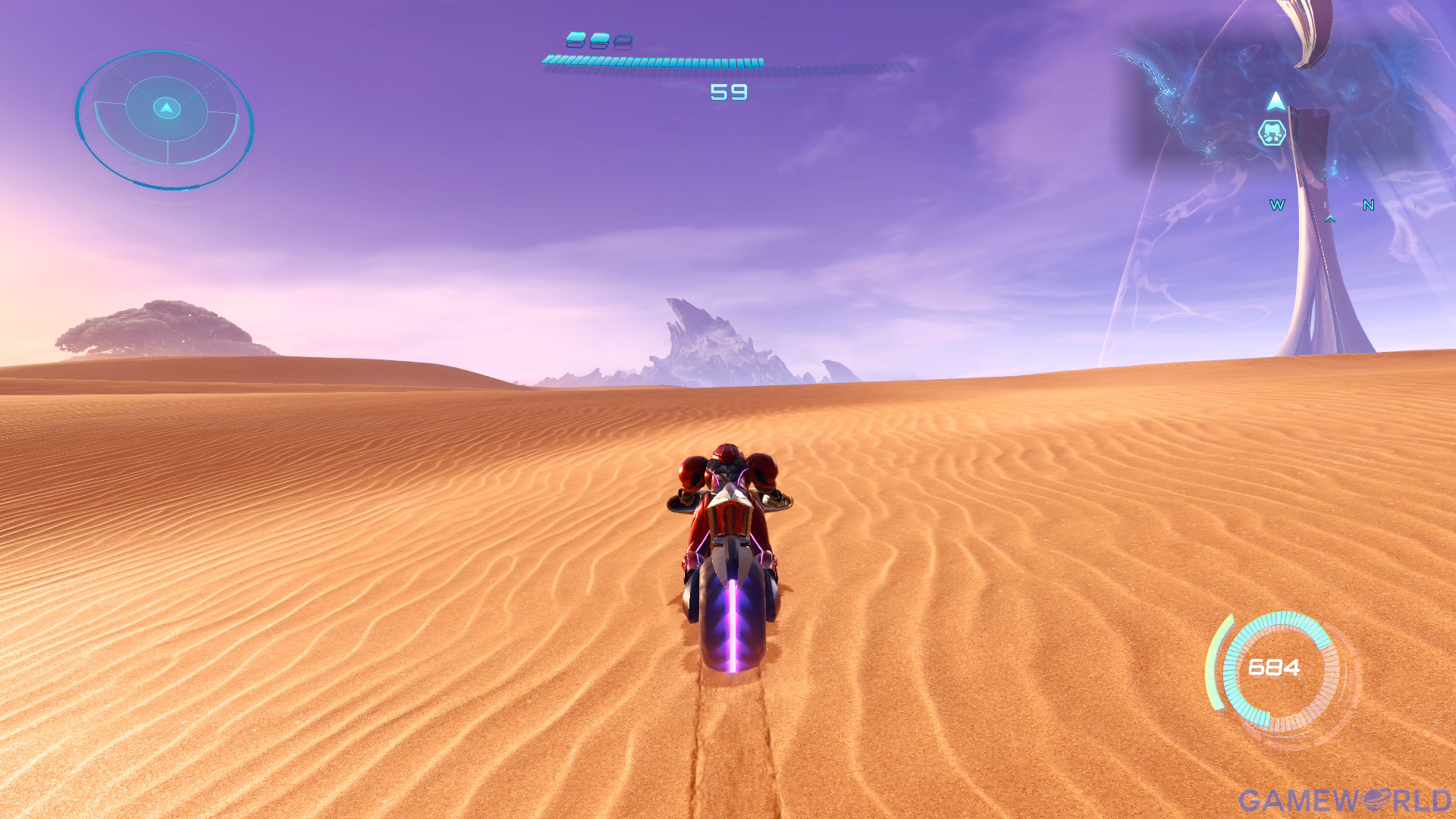This screenshot has width=1456, height=819.
Task: Select the N compass heading label
Action: (x=1367, y=205)
